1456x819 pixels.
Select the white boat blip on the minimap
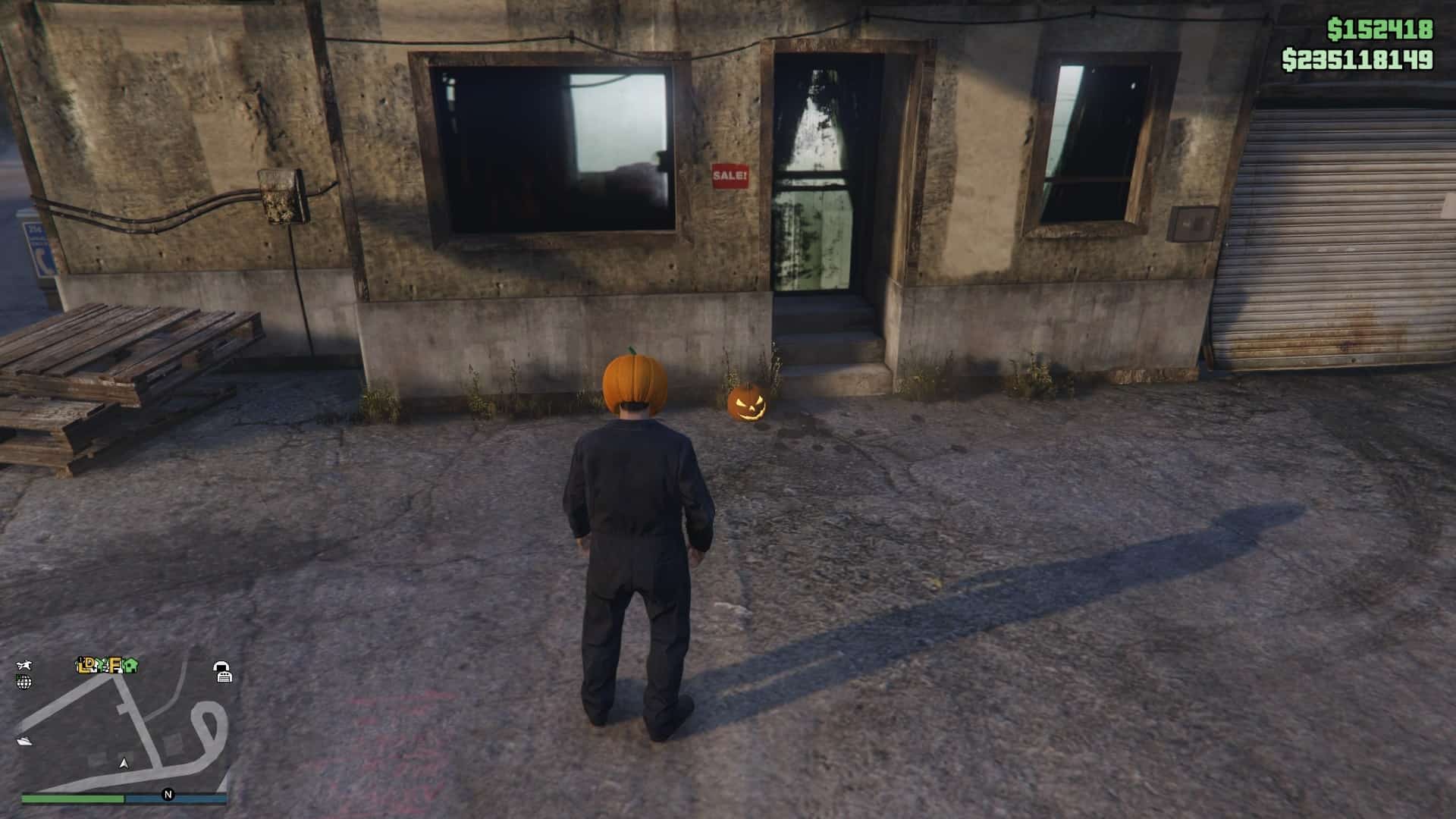[x=25, y=741]
